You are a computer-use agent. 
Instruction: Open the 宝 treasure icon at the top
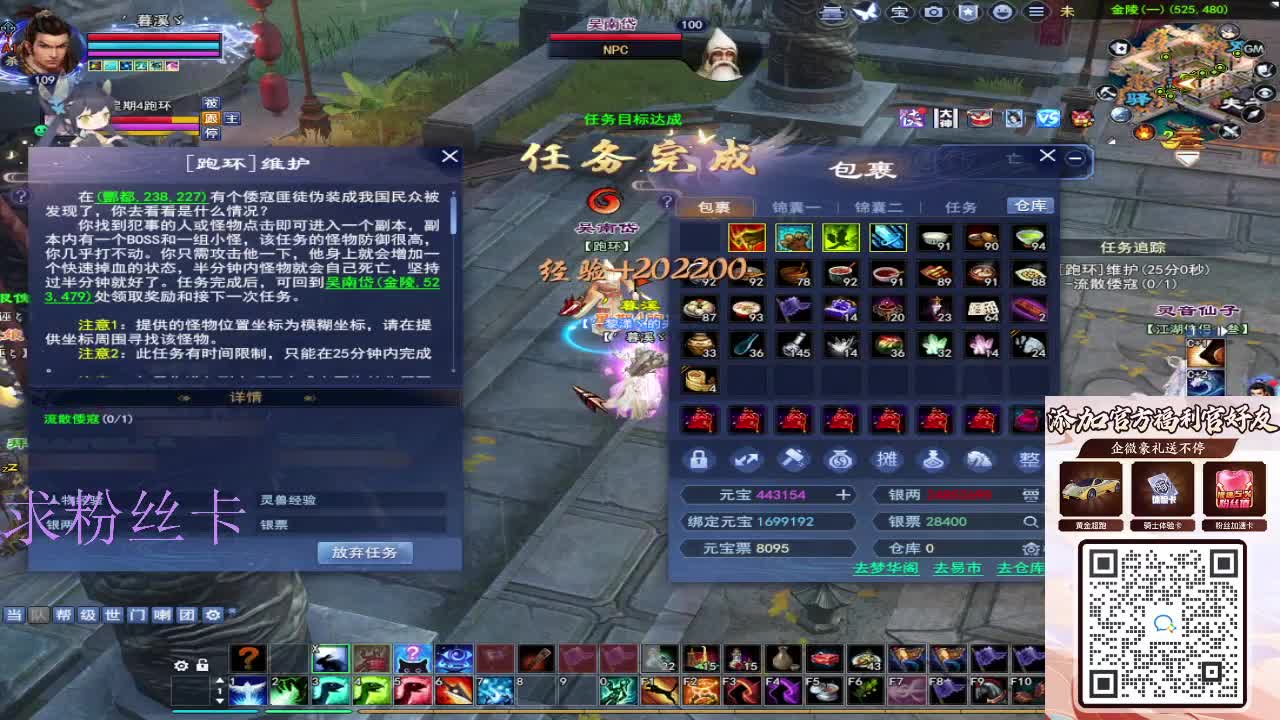(899, 13)
